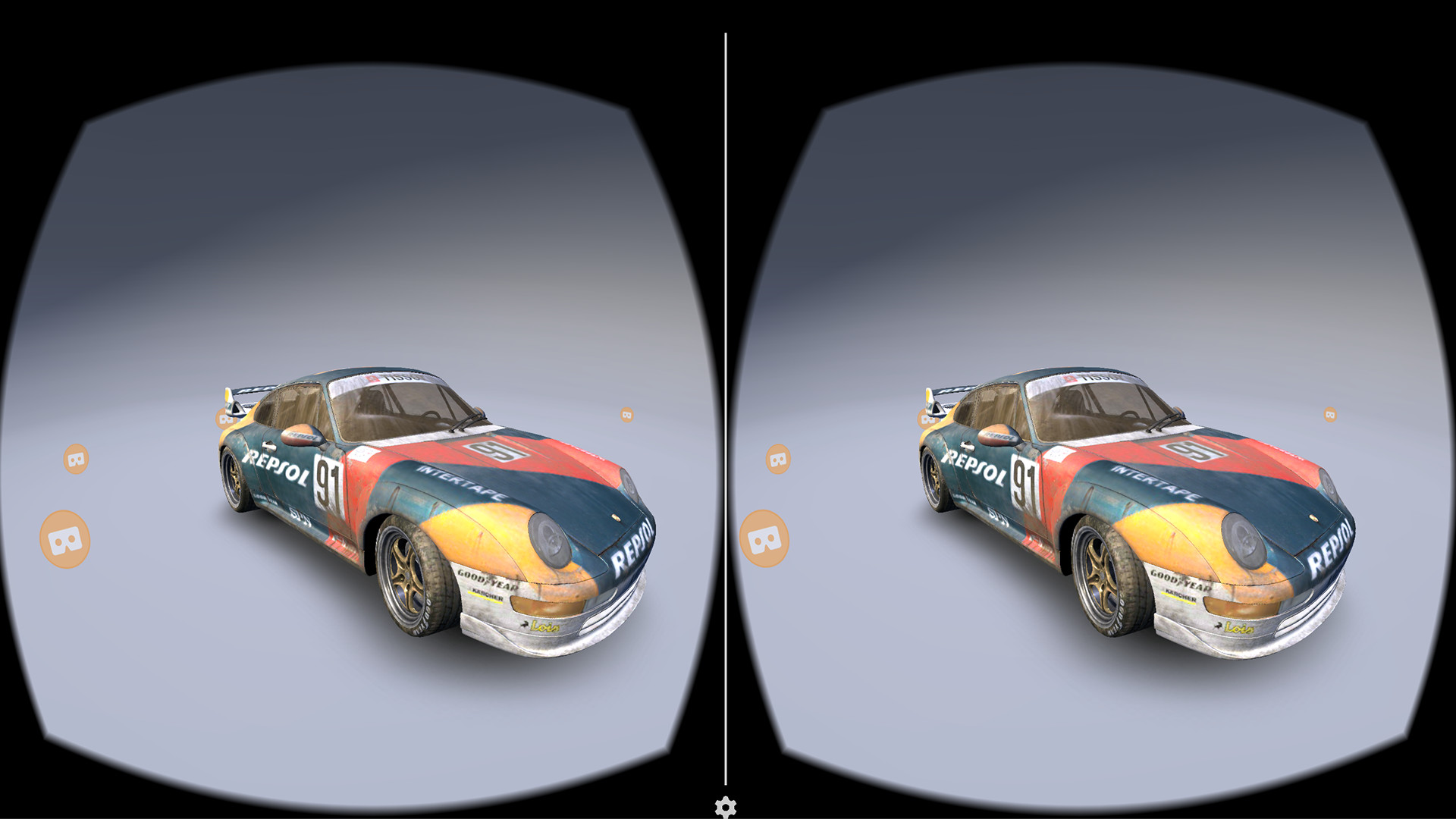
Task: Select the large Cardboard viewpoint hotspot on the left
Action: 64,540
